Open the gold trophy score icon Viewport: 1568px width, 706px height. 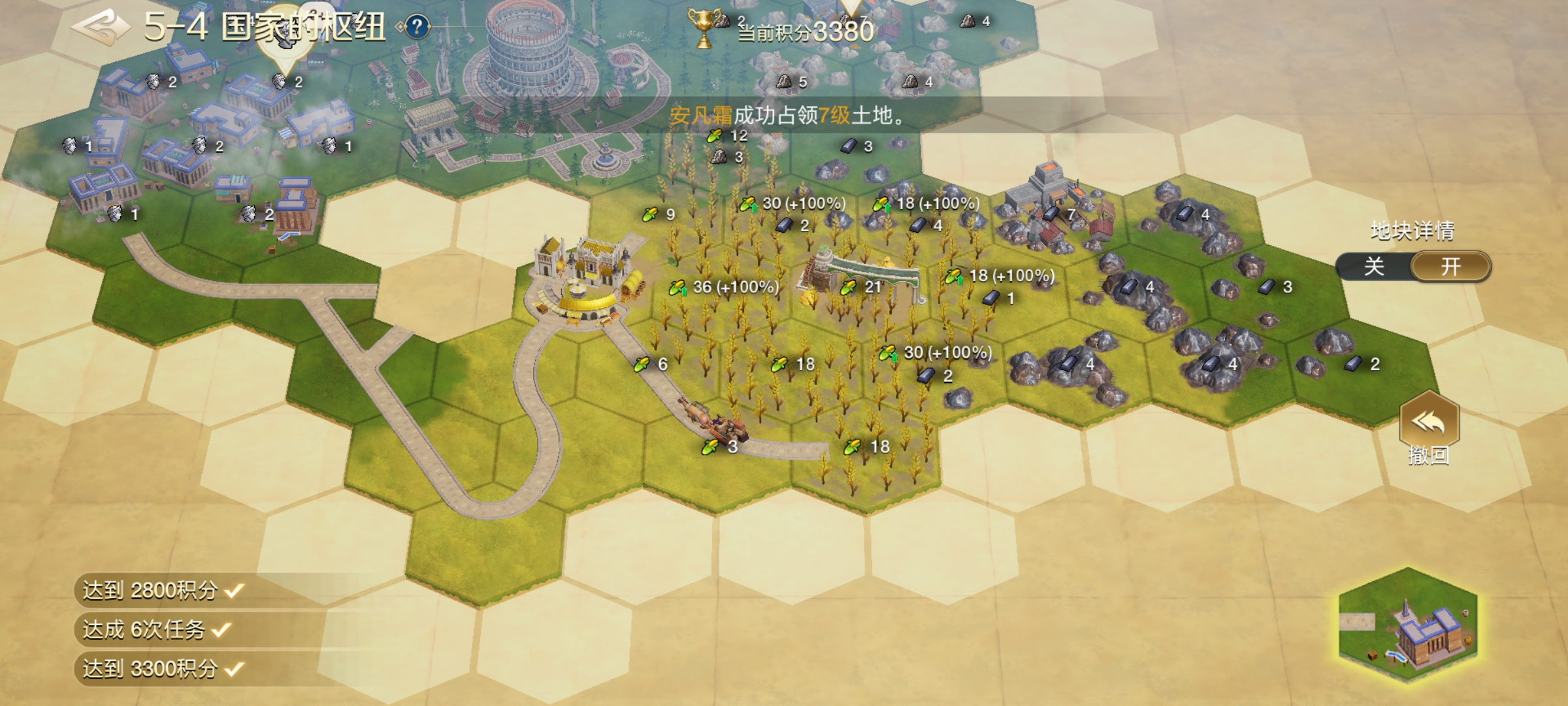(703, 27)
